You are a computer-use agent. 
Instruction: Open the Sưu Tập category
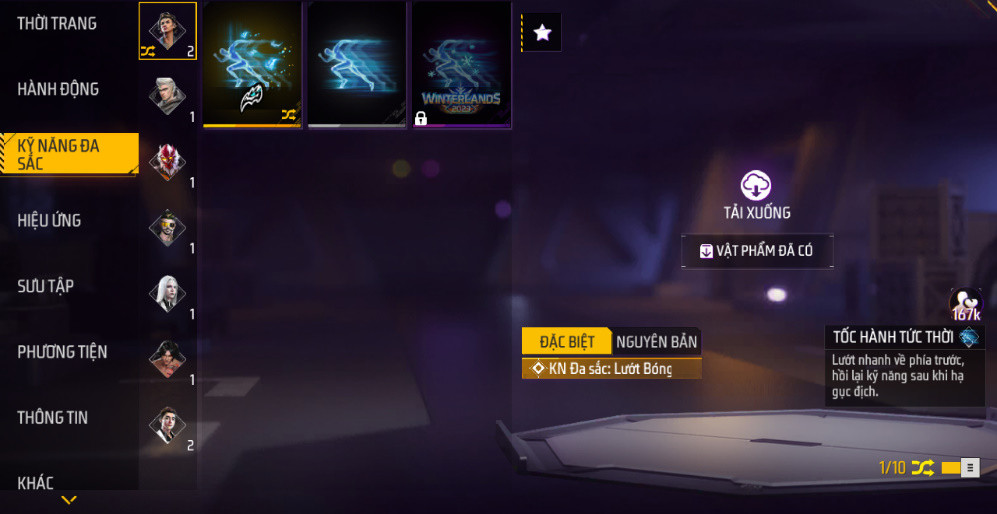[46, 286]
